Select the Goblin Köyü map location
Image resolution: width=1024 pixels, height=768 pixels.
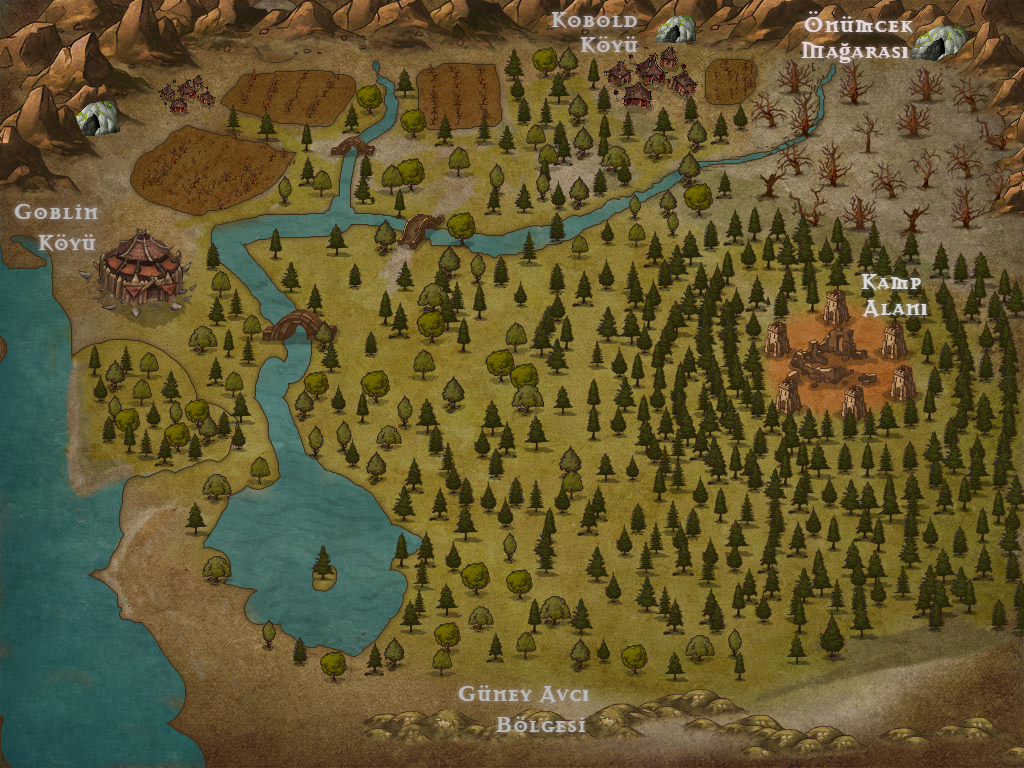[x=142, y=270]
